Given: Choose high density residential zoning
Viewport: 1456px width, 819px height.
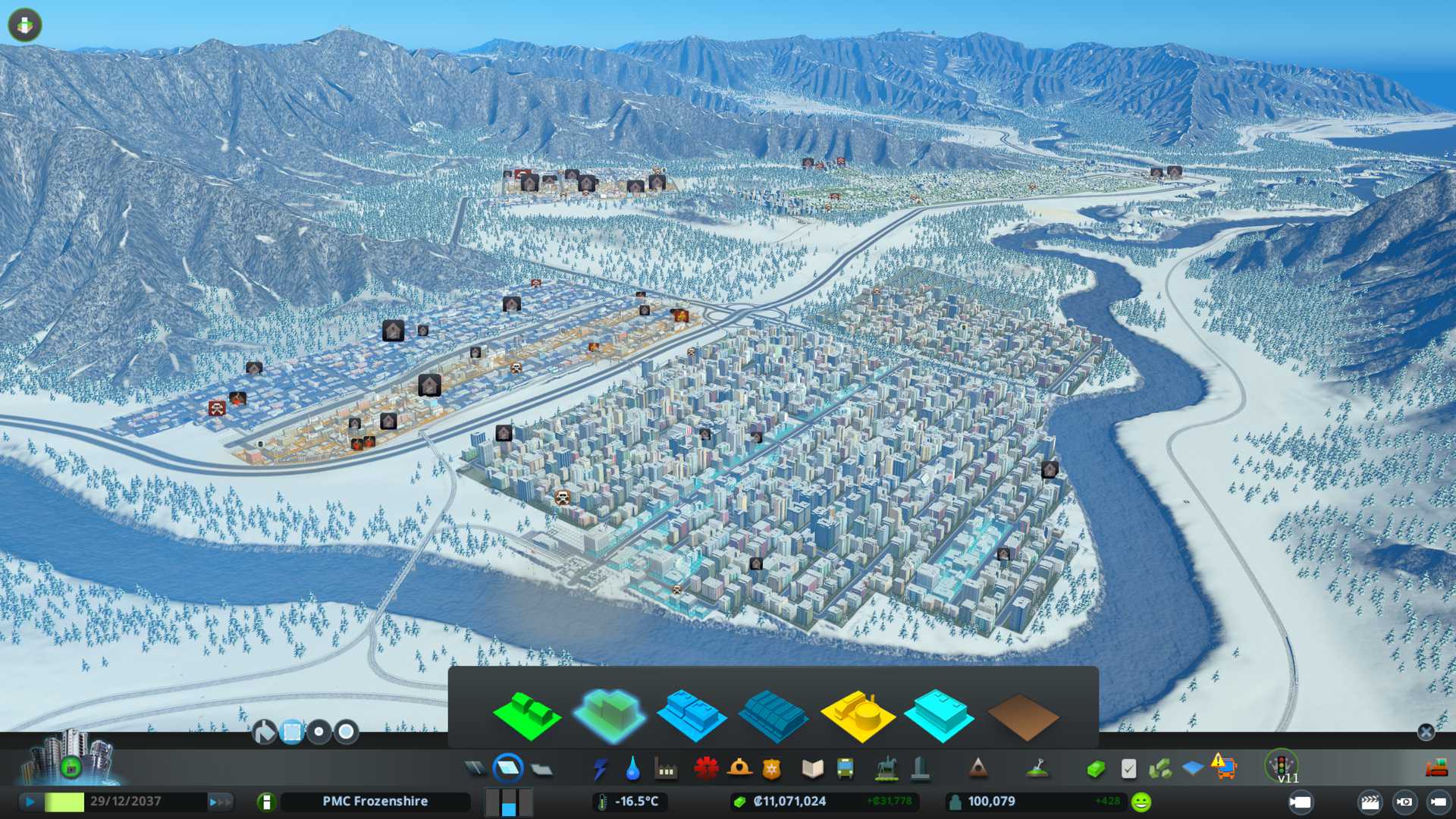Looking at the screenshot, I should click(x=610, y=714).
